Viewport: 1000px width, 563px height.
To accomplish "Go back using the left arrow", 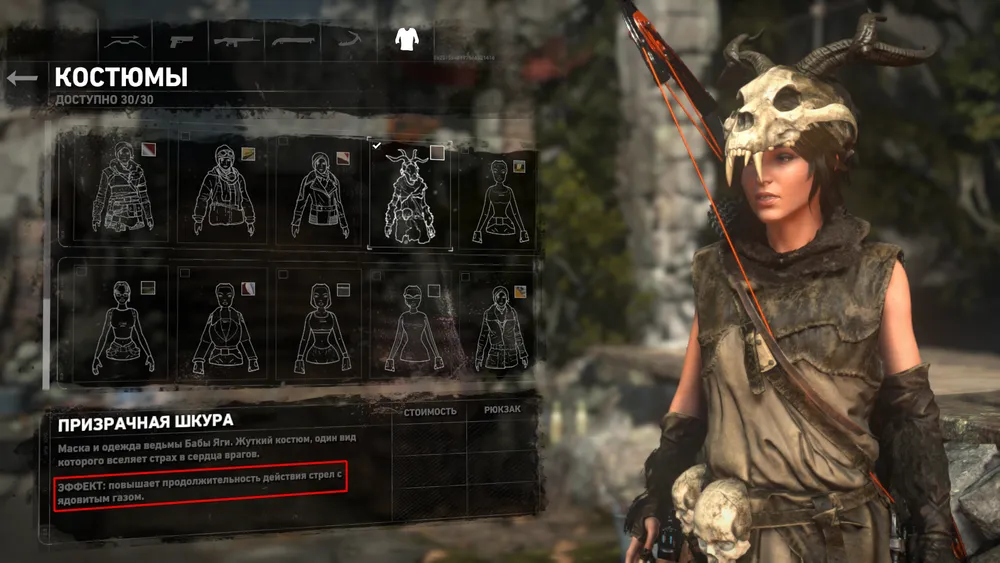I will point(22,77).
